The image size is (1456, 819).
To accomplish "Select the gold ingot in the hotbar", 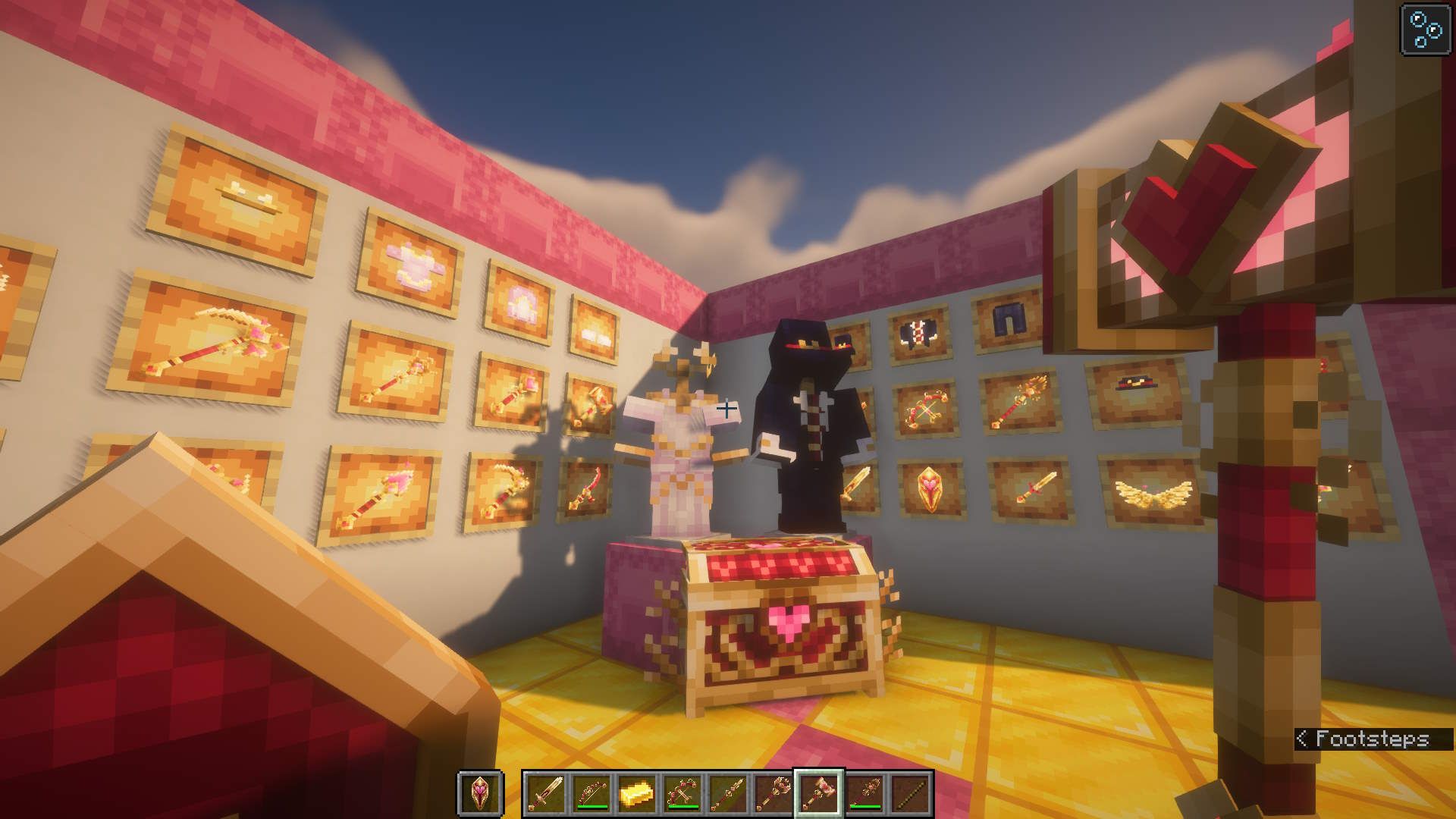I will click(x=635, y=792).
